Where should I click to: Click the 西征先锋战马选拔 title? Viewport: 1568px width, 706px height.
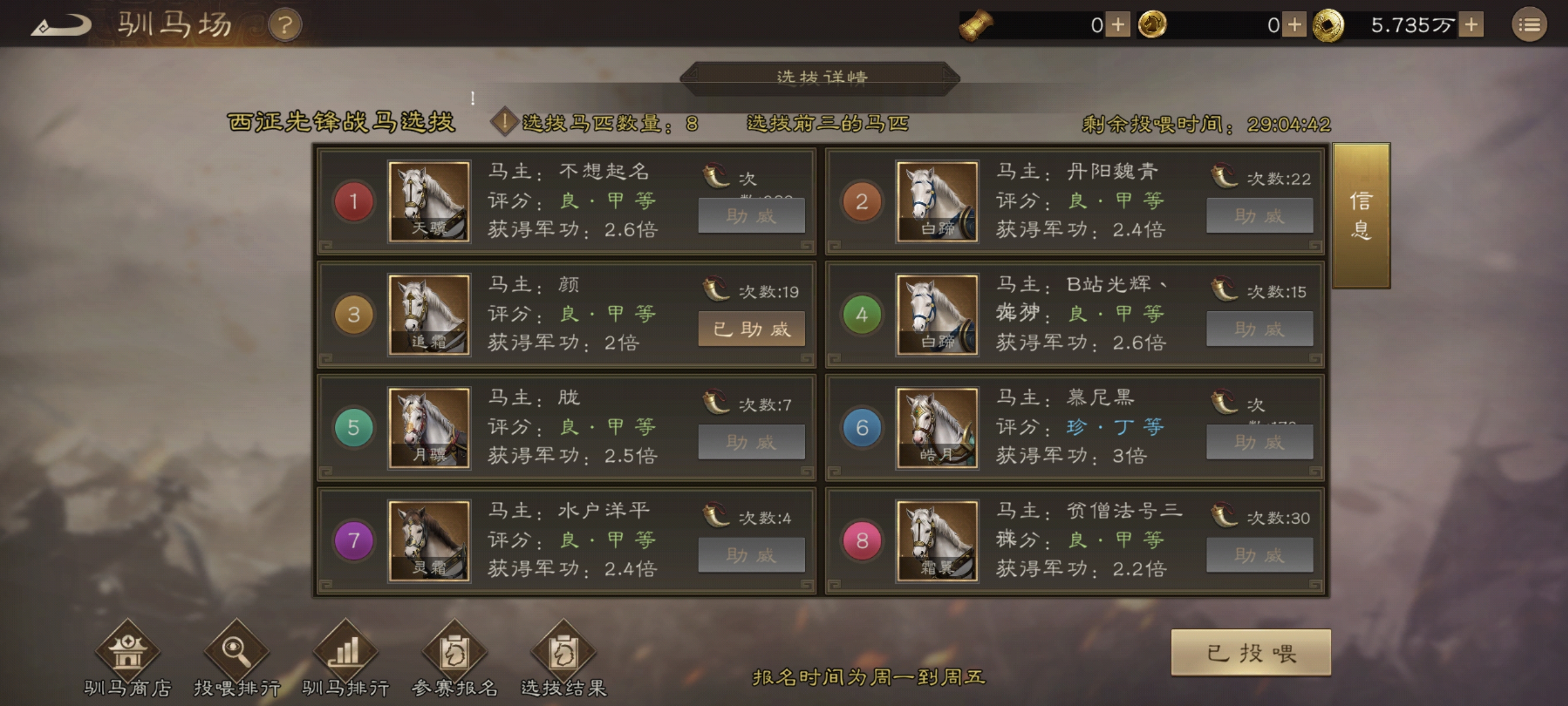(341, 121)
